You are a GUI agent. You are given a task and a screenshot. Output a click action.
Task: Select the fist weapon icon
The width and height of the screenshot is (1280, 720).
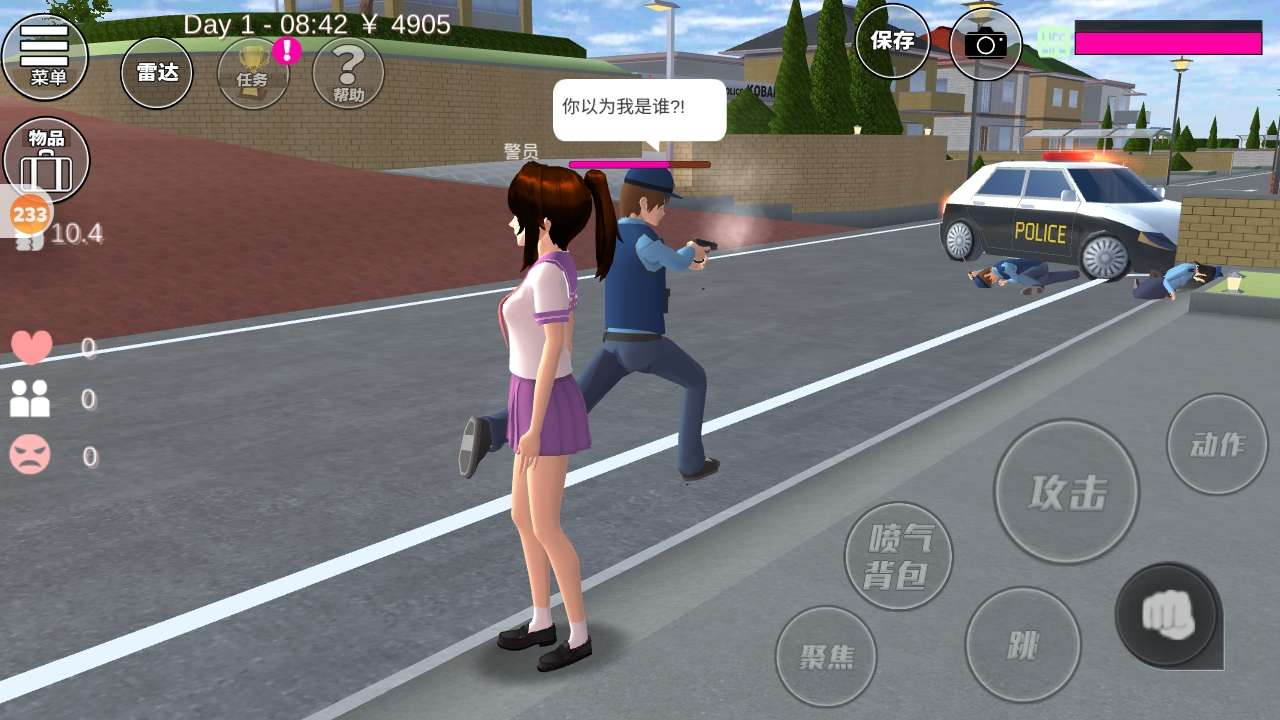[x=1167, y=614]
